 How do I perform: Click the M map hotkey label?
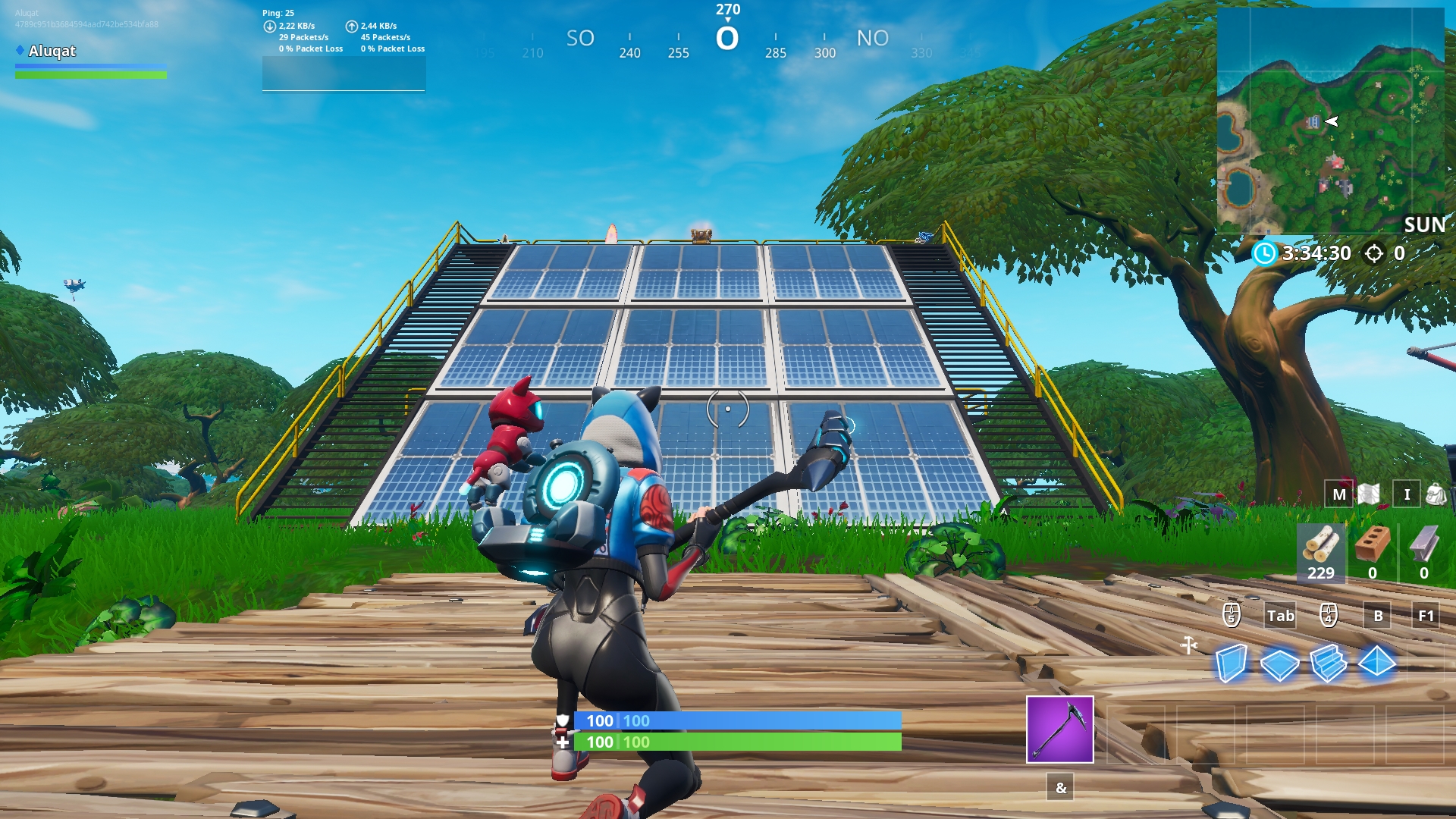(1338, 494)
